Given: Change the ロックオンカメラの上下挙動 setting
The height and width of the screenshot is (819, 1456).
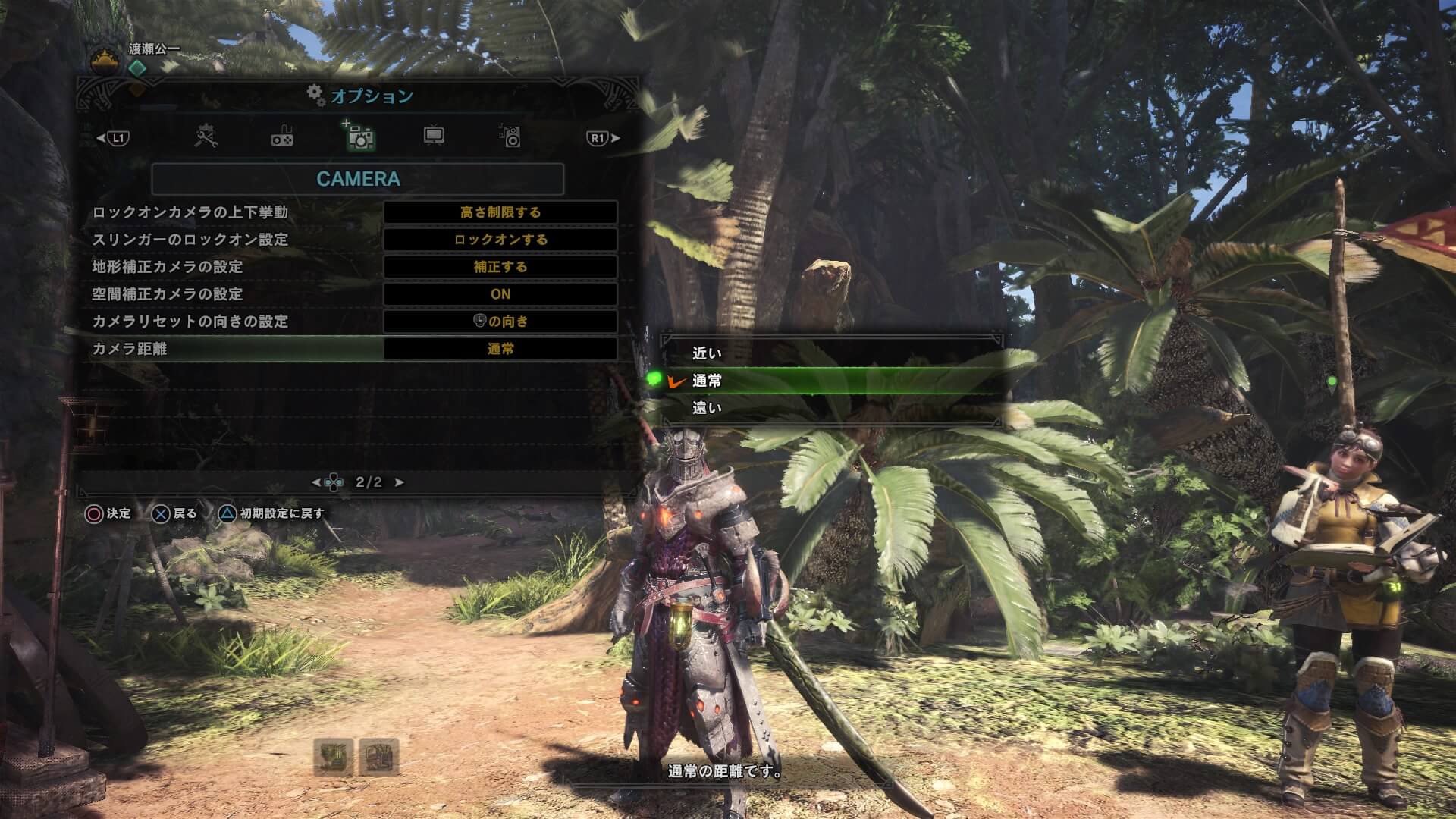Looking at the screenshot, I should [500, 212].
